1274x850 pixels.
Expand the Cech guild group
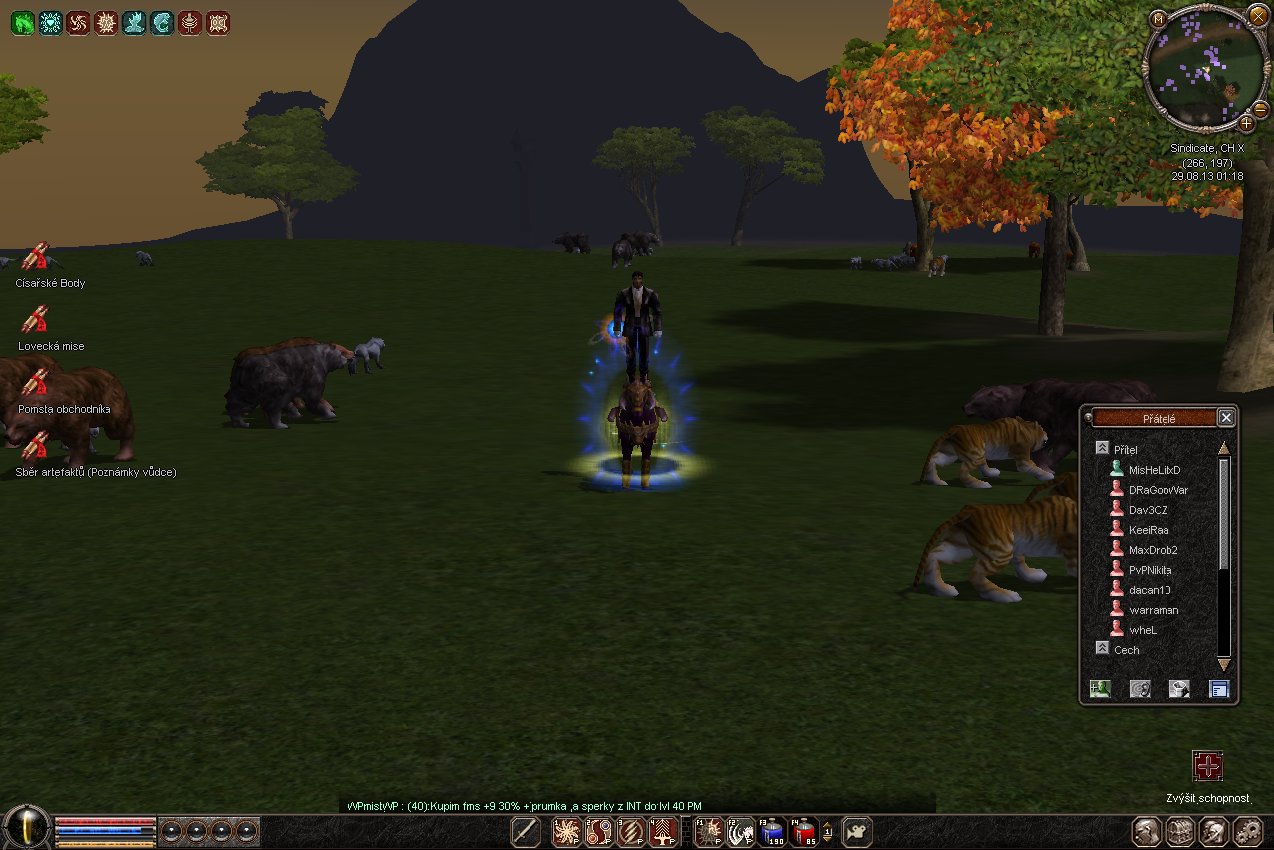[x=1102, y=648]
